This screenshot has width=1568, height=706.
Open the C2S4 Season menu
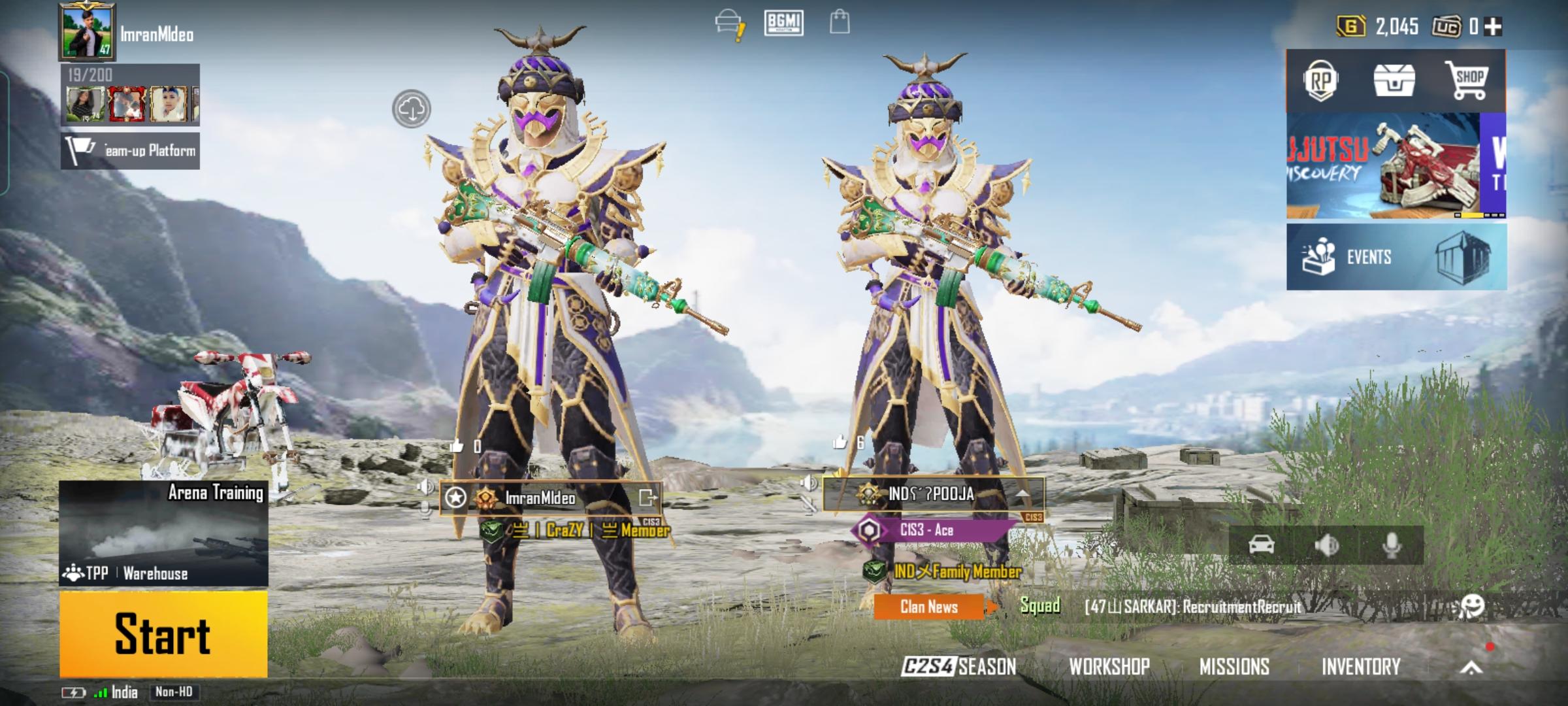(959, 666)
